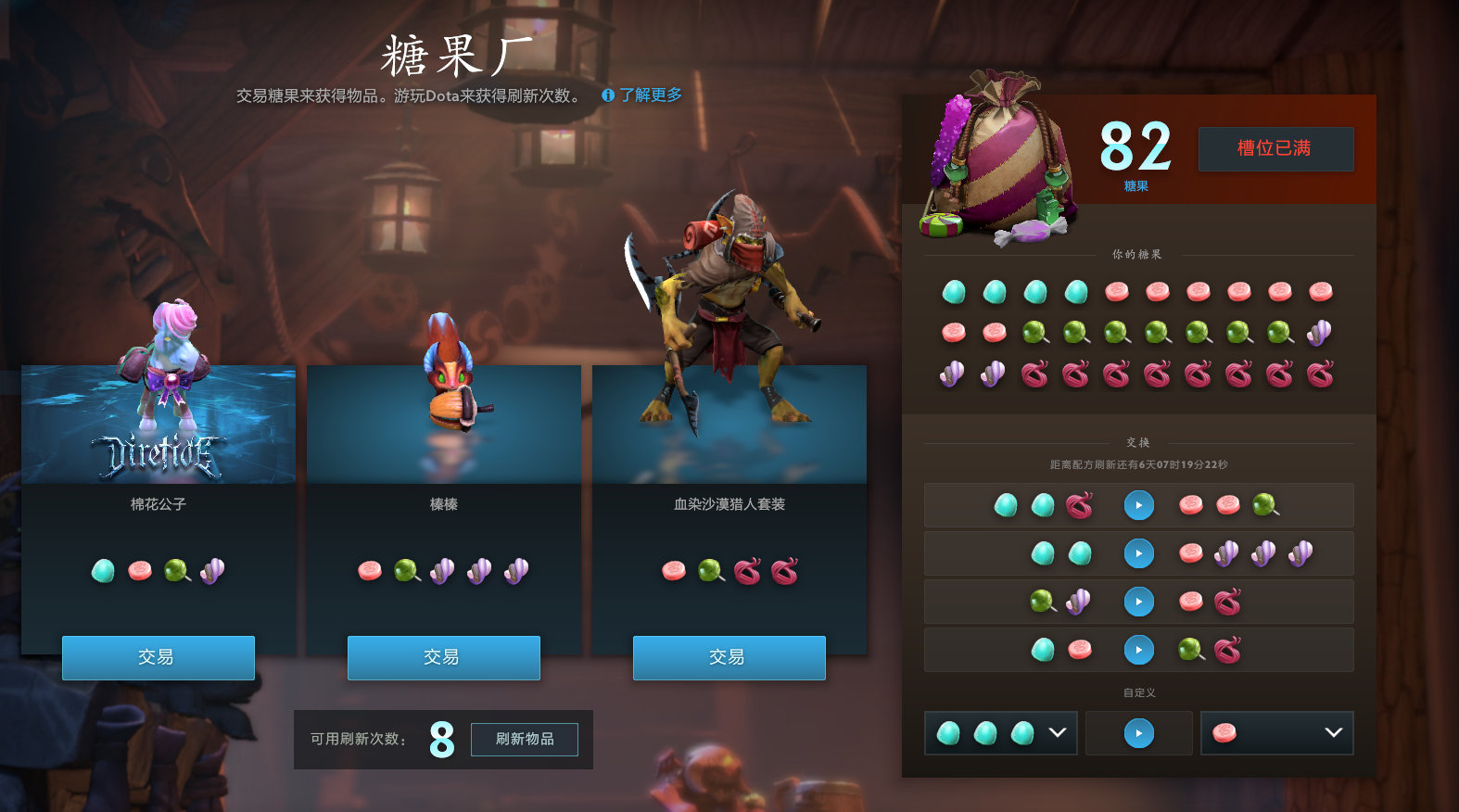Run the green lollipop and purple candy exchange
This screenshot has width=1459, height=812.
tap(1138, 602)
